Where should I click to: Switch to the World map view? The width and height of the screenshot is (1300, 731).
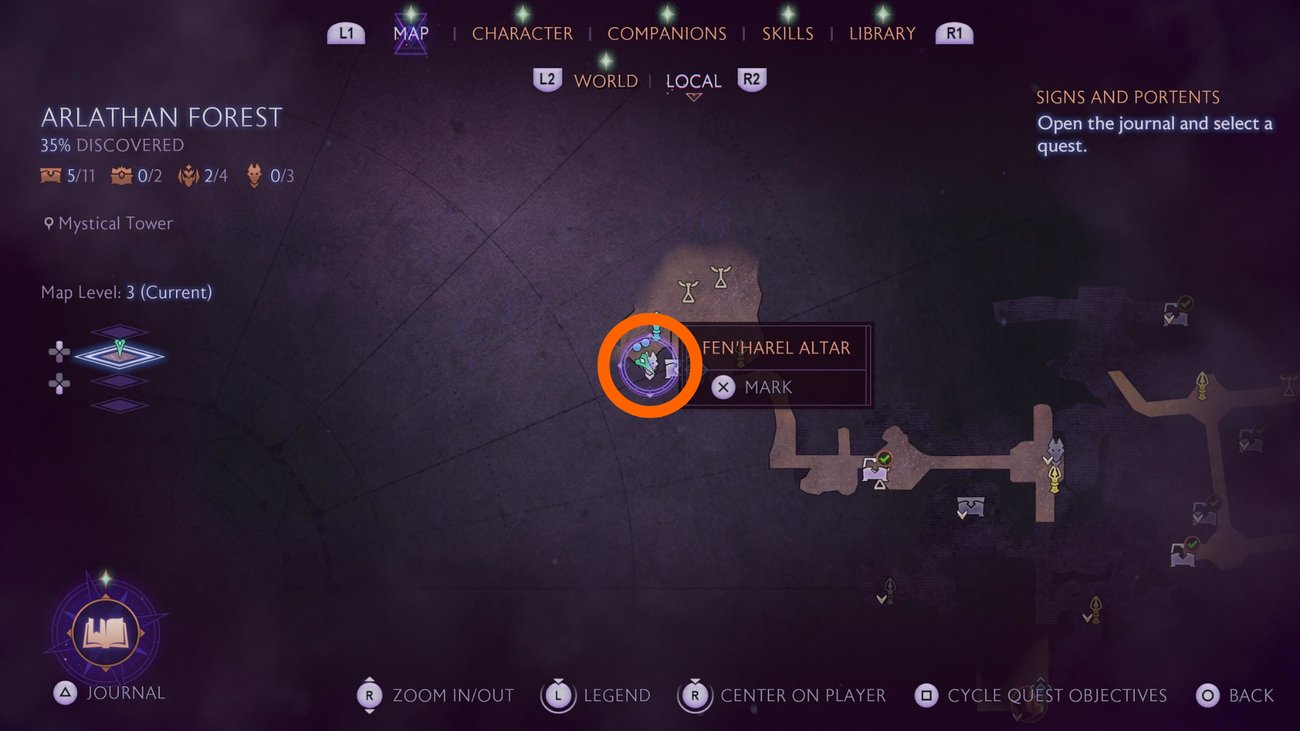point(605,81)
